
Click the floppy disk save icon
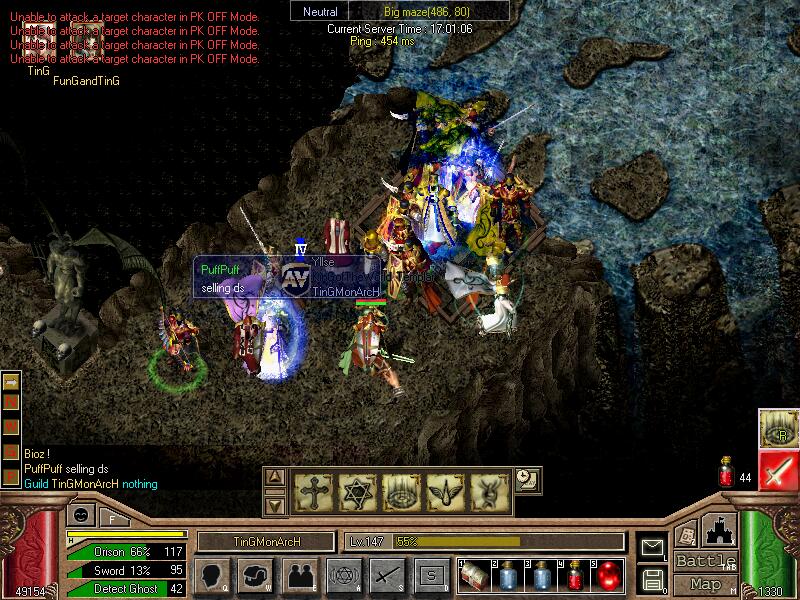pyautogui.click(x=653, y=578)
